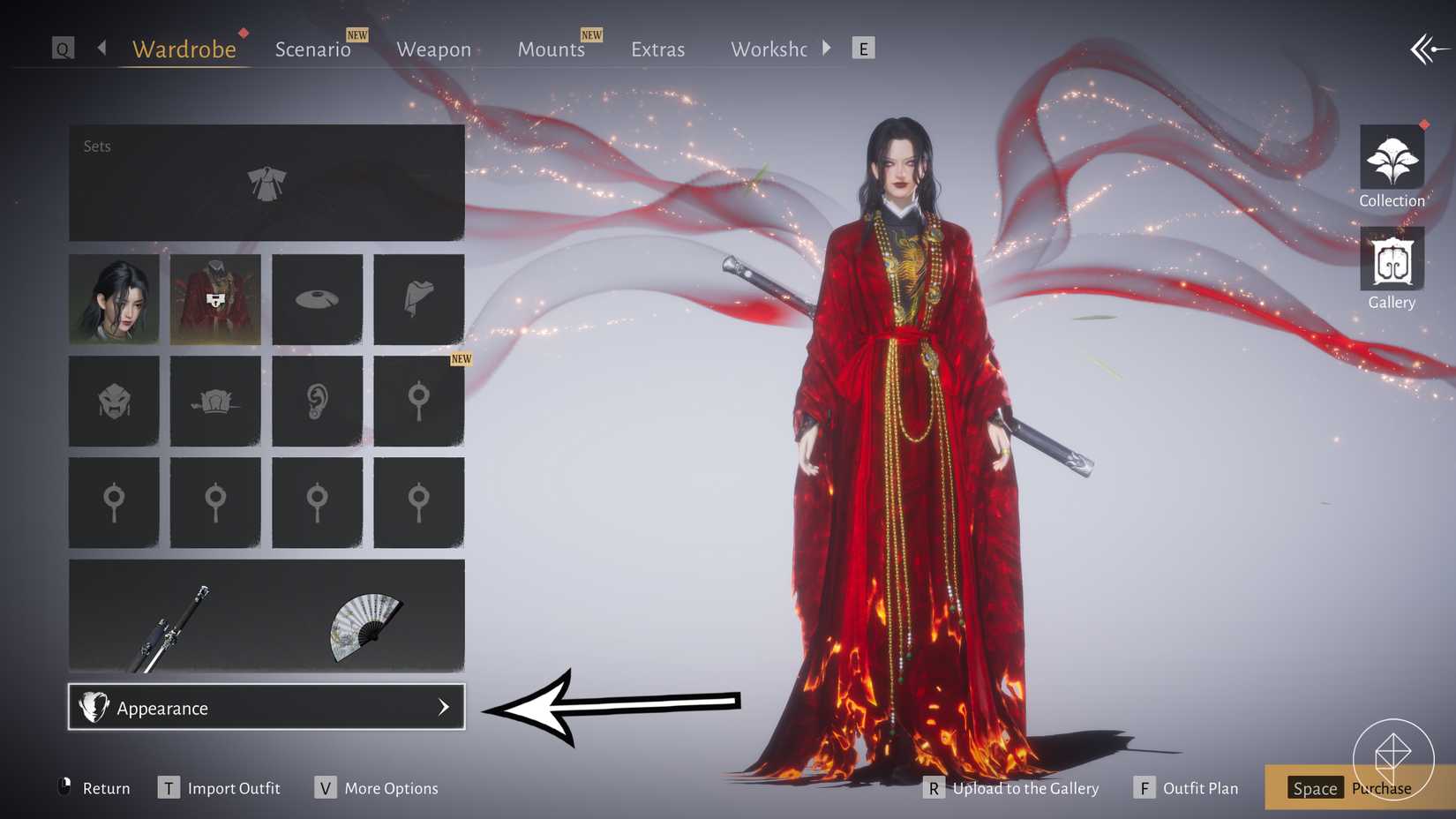
Task: Select the empty hat slot
Action: point(317,299)
